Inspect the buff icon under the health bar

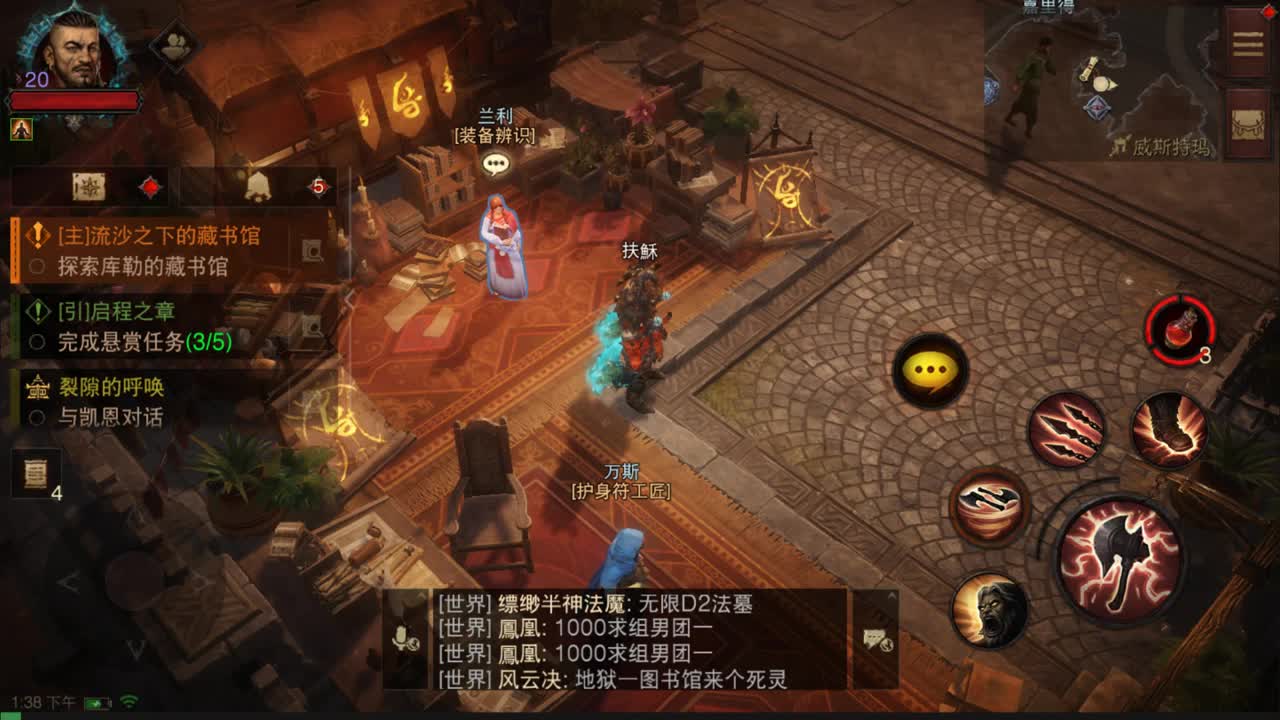click(x=22, y=127)
